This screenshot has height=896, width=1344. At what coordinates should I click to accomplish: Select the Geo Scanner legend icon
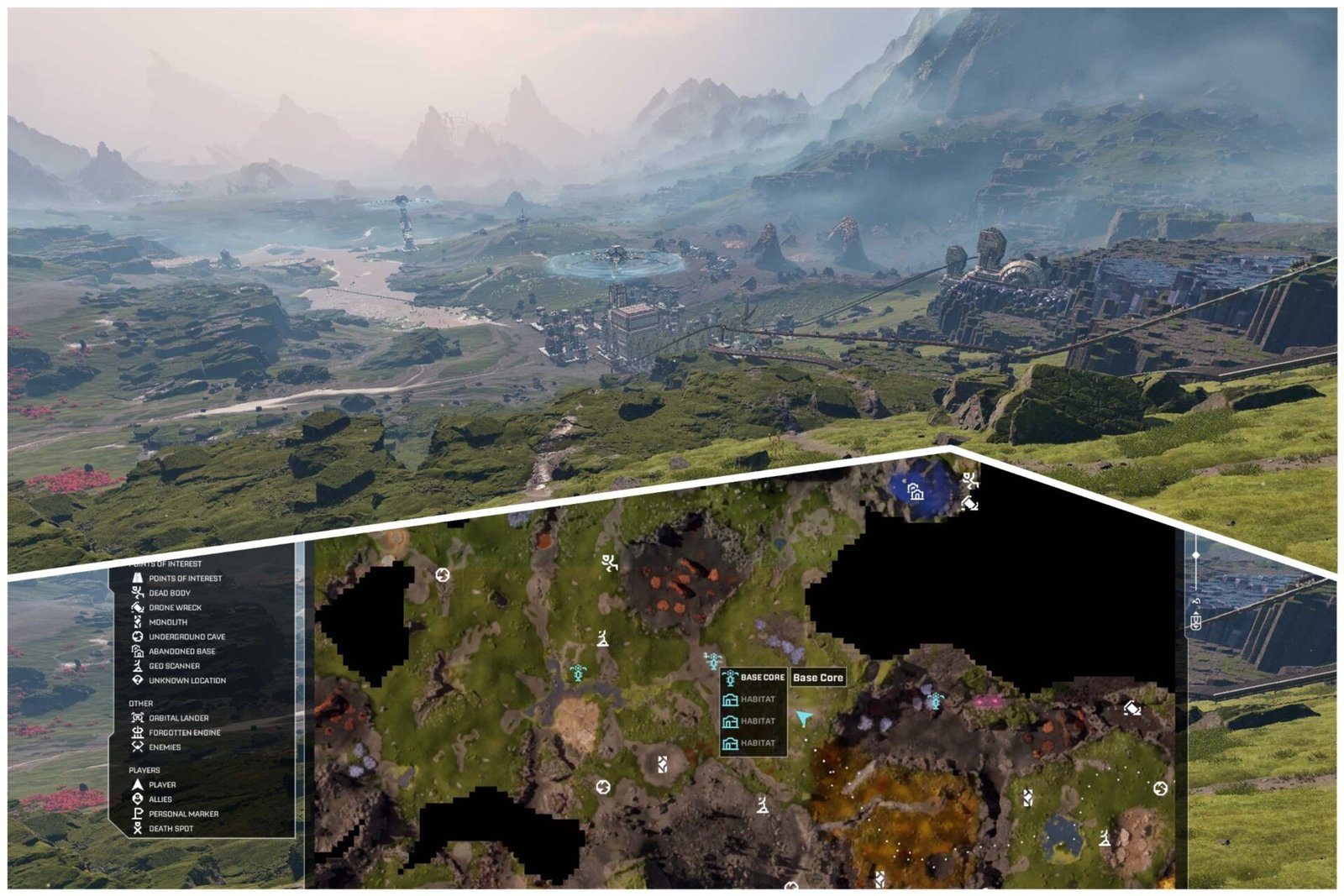pos(138,666)
